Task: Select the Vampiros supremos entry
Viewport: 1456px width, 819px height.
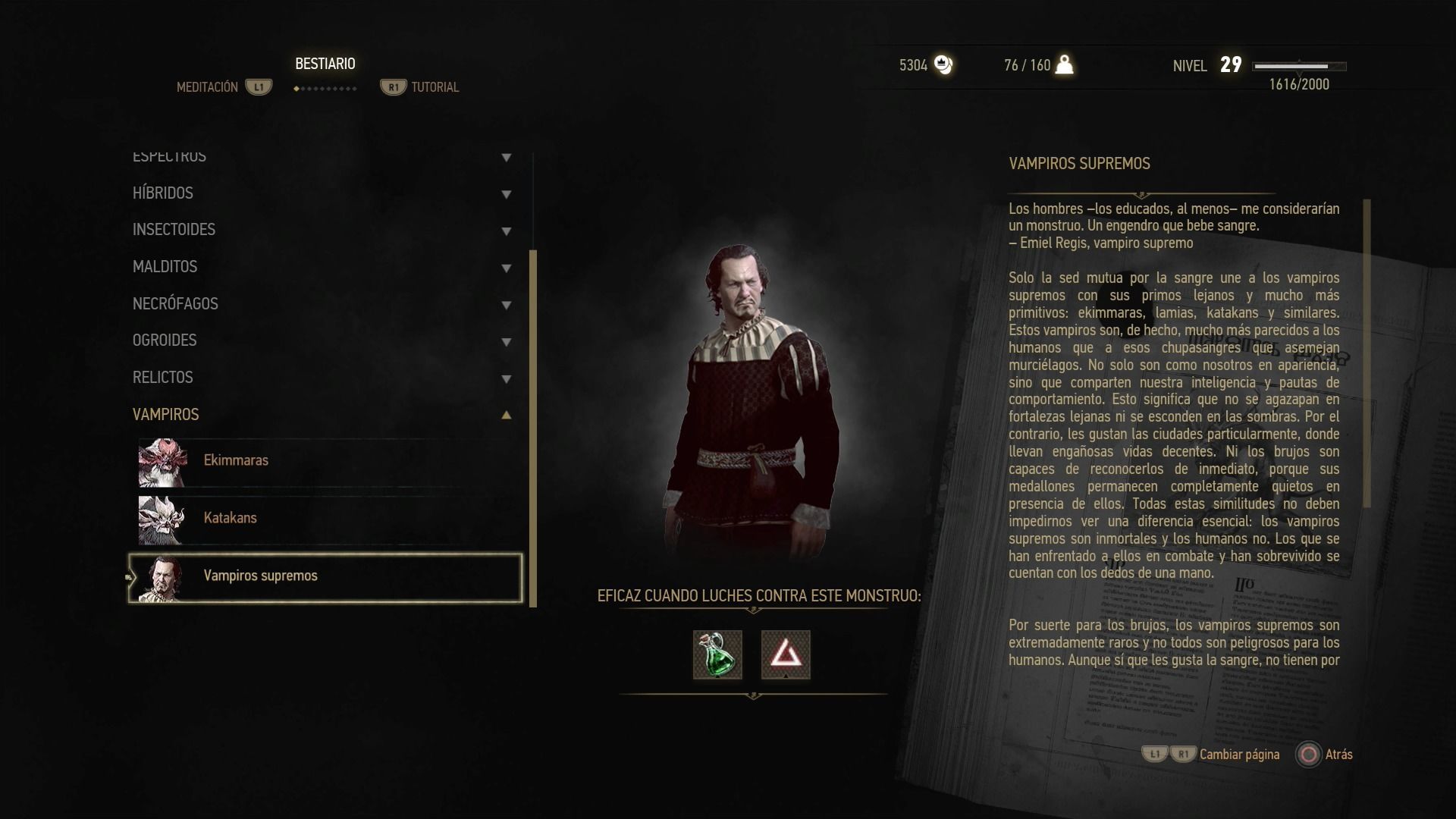Action: pyautogui.click(x=260, y=576)
